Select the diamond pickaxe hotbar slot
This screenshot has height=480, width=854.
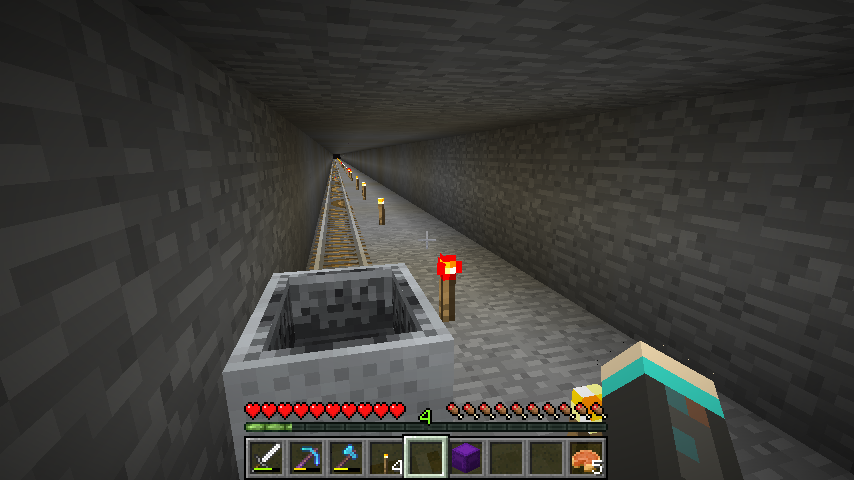[306, 459]
